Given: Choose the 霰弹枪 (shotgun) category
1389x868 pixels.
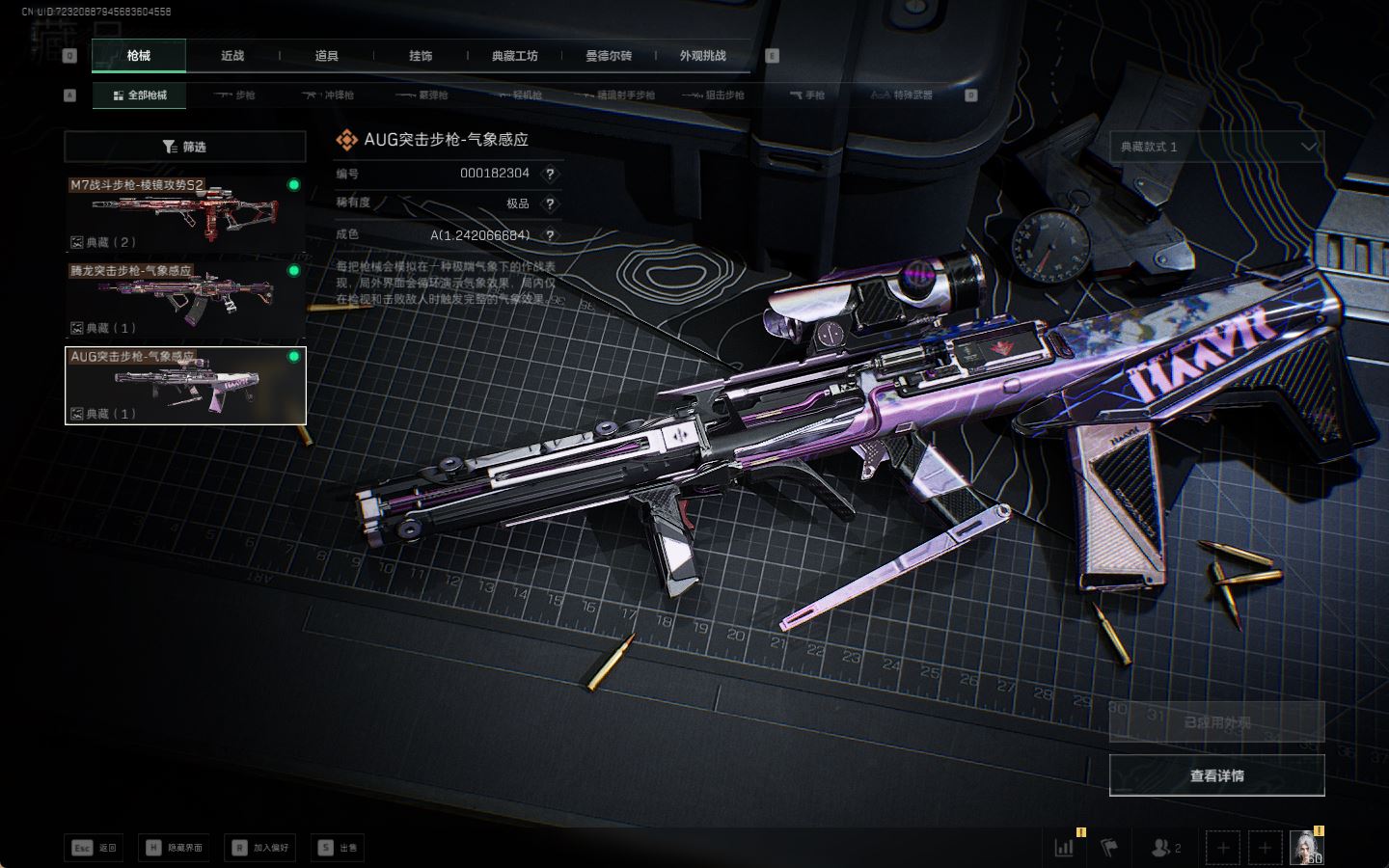Looking at the screenshot, I should coord(422,95).
